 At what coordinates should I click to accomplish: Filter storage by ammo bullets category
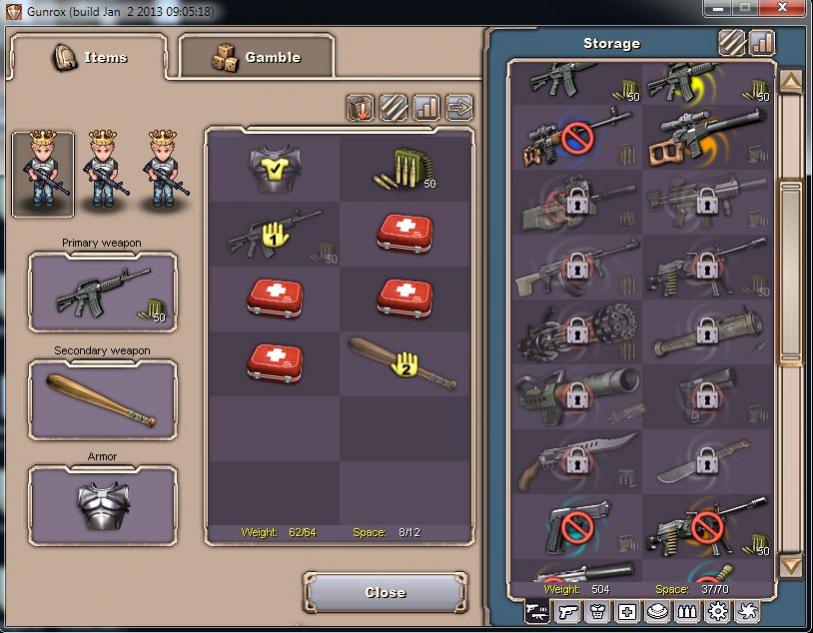[687, 612]
